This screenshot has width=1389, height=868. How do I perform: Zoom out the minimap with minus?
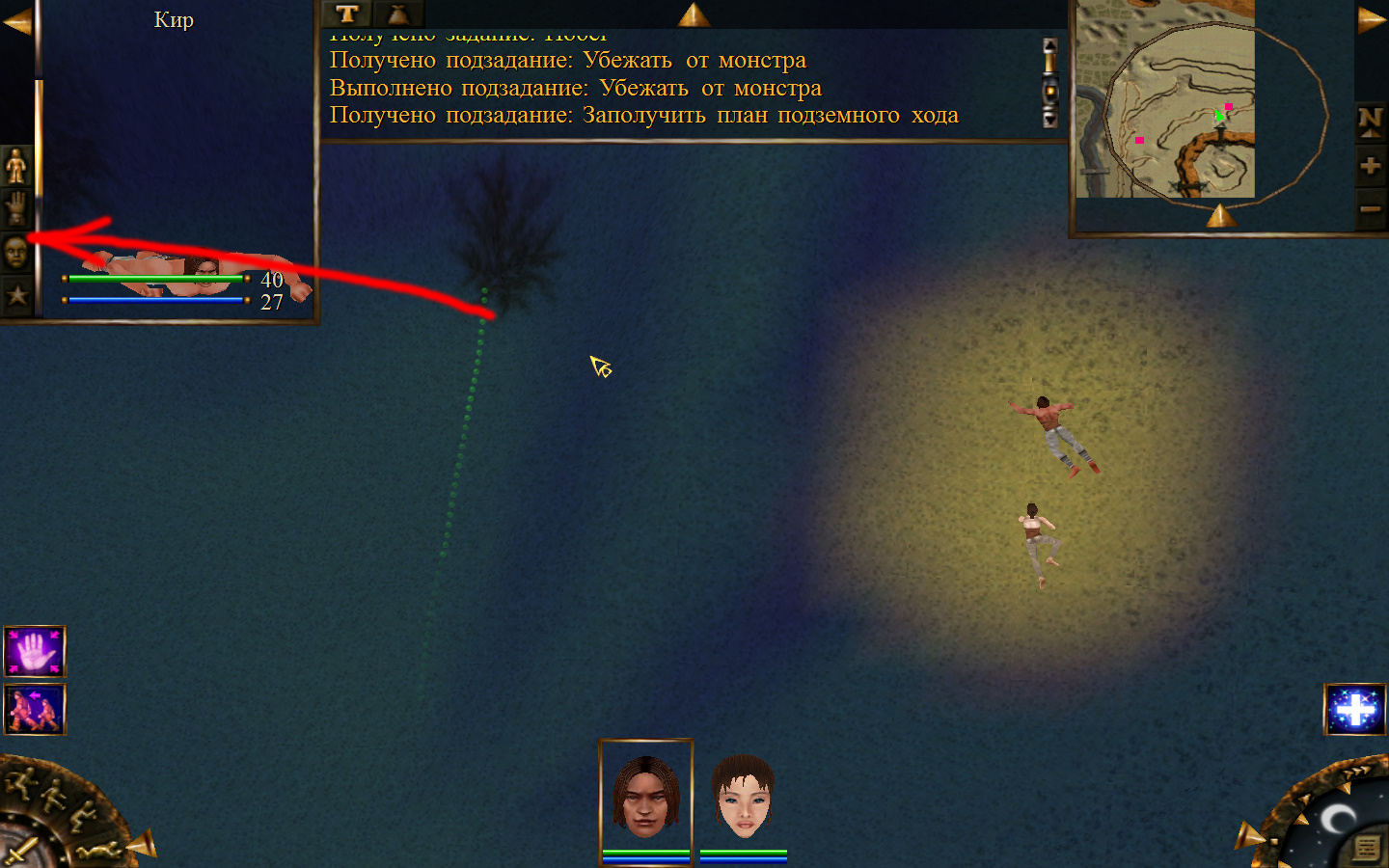(x=1371, y=208)
